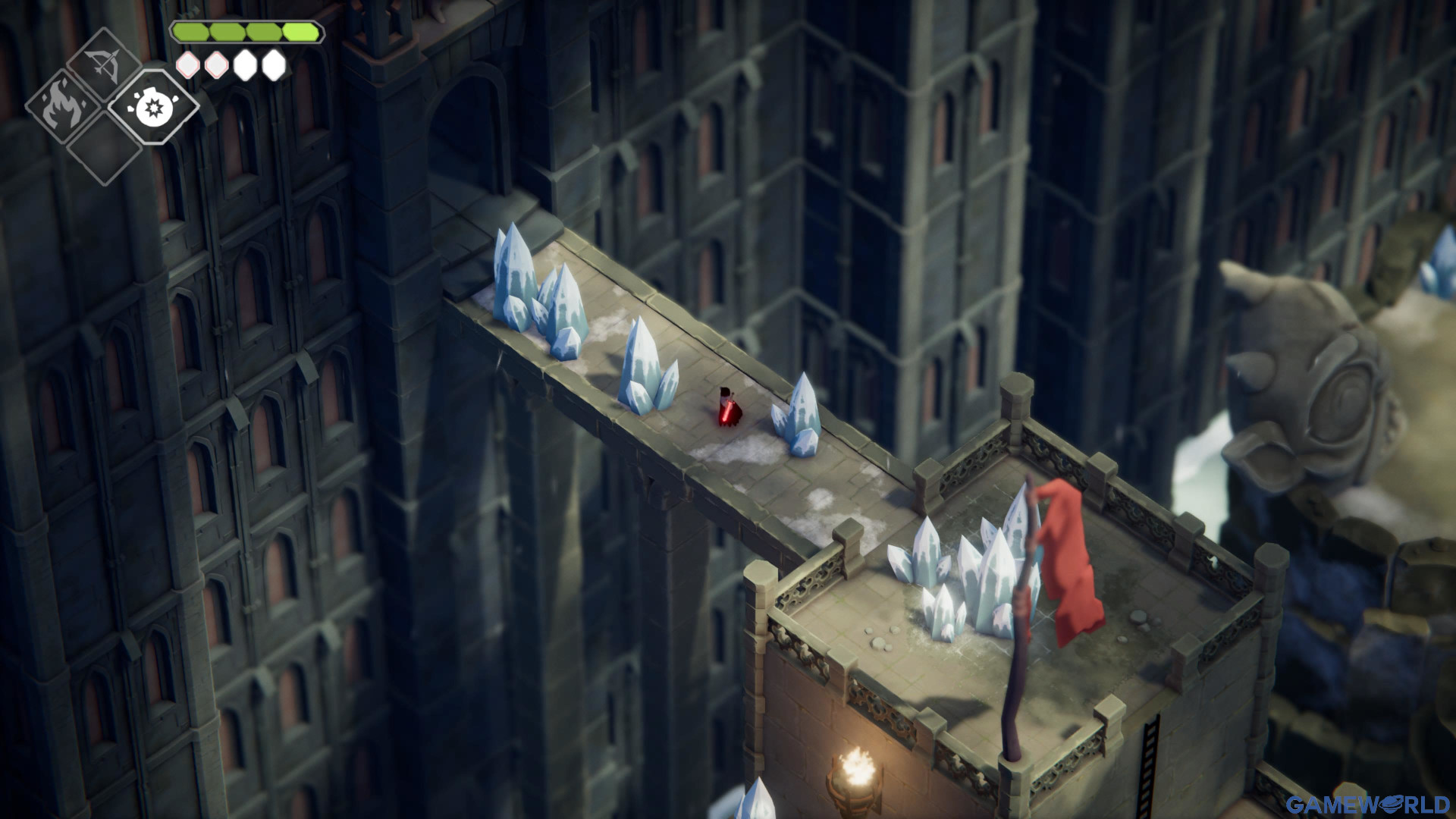1456x819 pixels.
Task: Choose the empty ability slot
Action: [x=104, y=149]
